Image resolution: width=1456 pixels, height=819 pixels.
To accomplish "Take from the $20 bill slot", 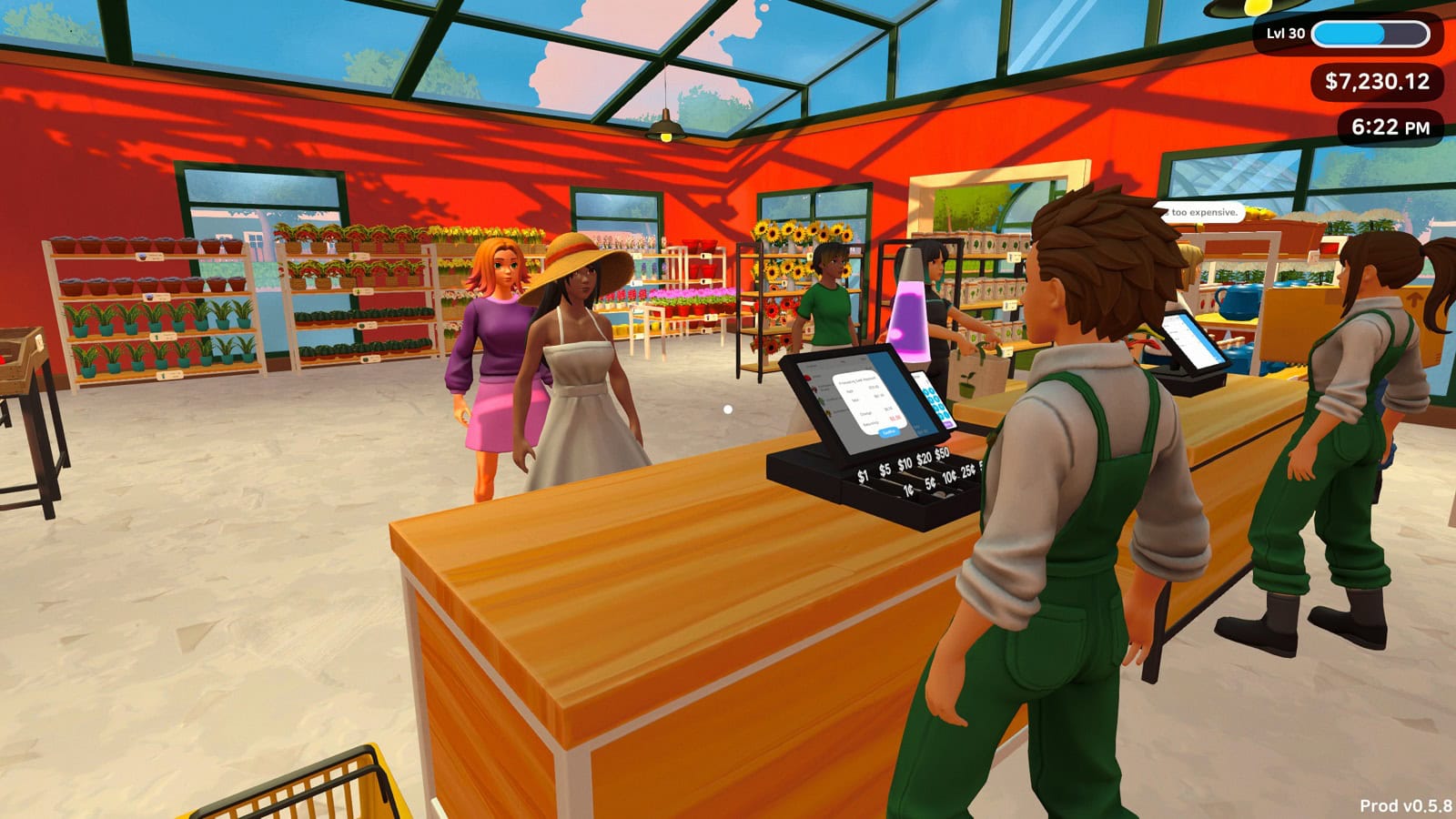I will pyautogui.click(x=924, y=459).
